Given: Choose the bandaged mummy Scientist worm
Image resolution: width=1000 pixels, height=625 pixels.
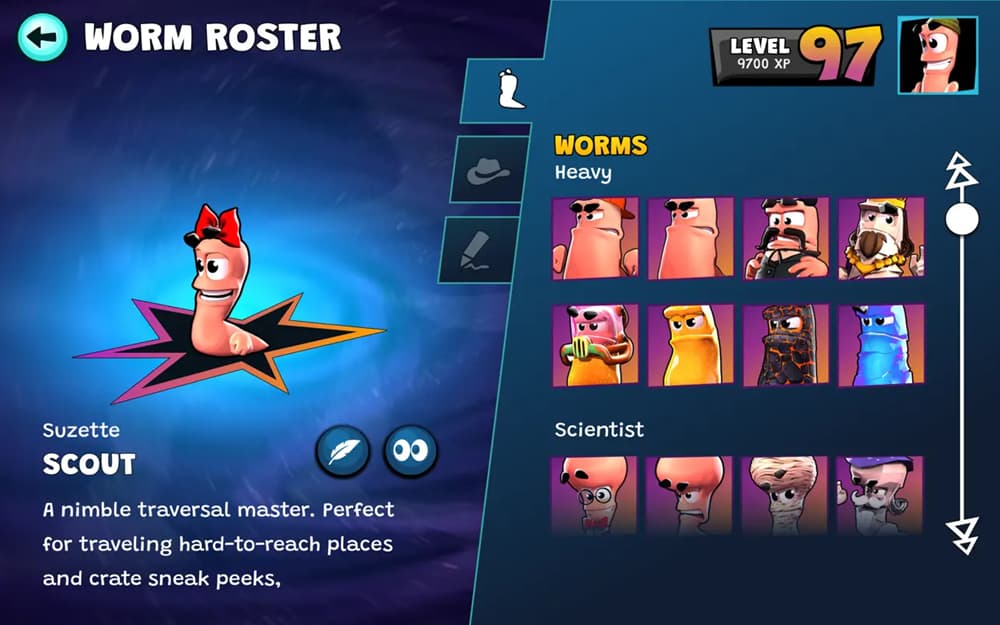Looking at the screenshot, I should (x=785, y=495).
